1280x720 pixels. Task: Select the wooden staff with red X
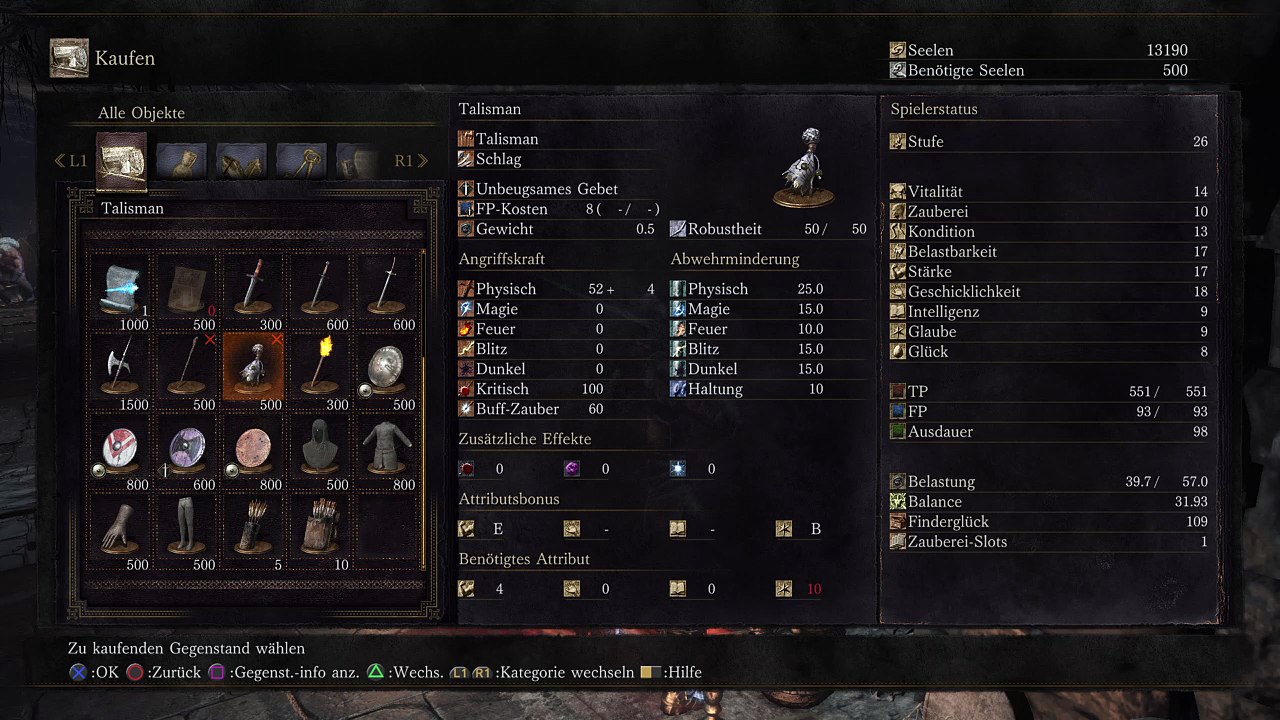click(x=186, y=368)
